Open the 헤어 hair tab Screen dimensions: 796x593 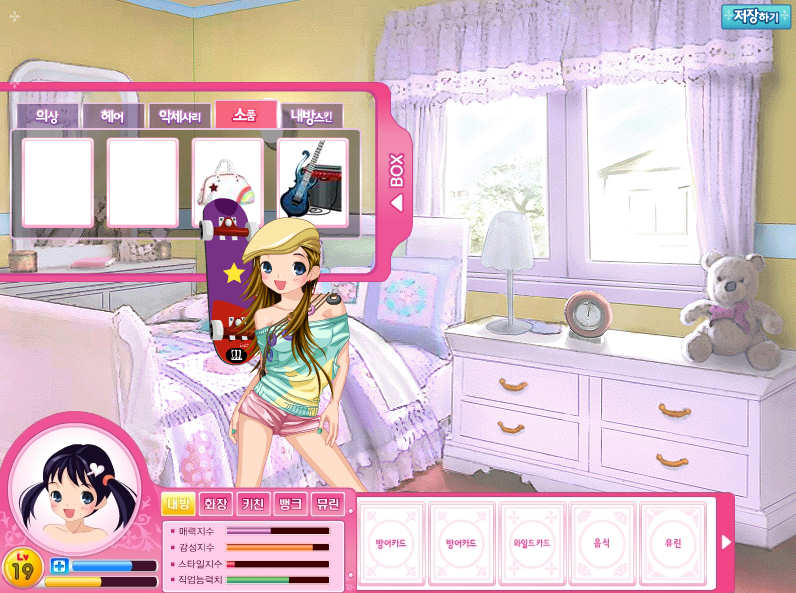111,116
